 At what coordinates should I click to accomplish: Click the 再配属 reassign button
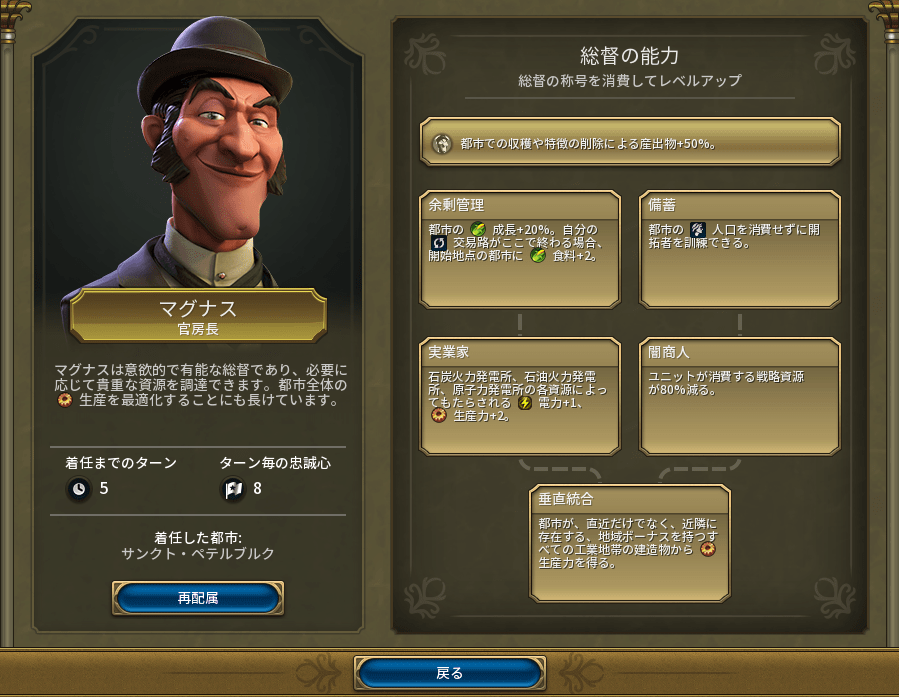pos(198,598)
